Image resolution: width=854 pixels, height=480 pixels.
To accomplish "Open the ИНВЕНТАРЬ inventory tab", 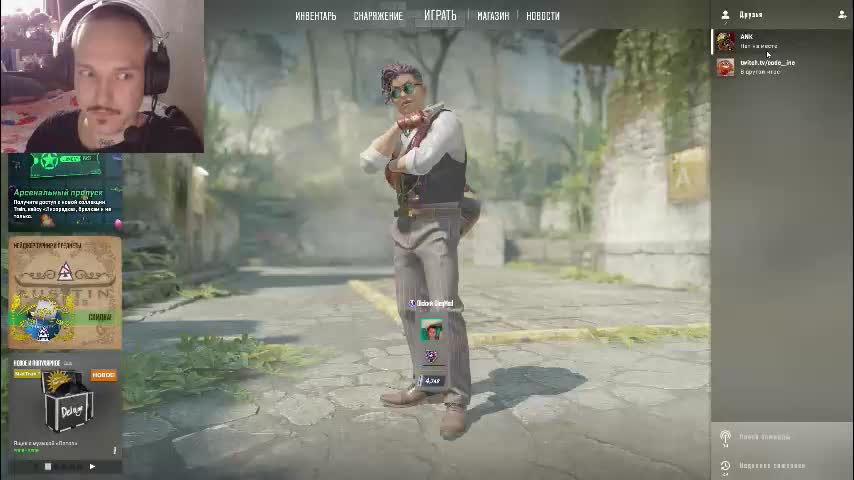I will click(315, 16).
